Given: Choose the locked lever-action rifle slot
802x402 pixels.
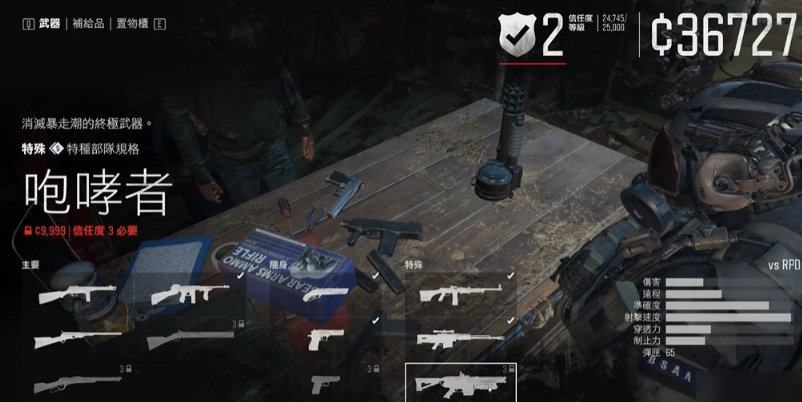Looking at the screenshot, I should point(77,382).
